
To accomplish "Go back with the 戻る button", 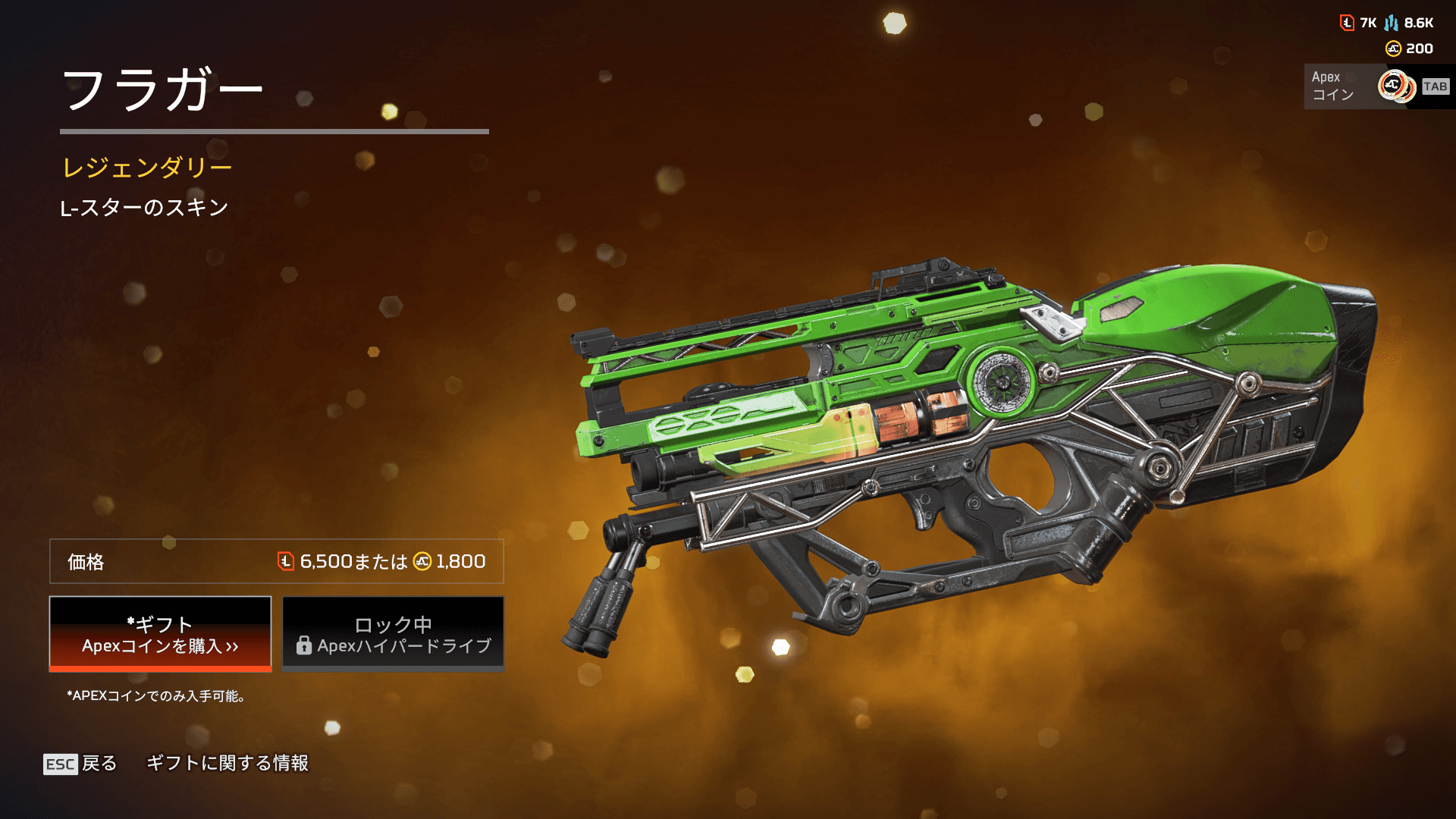I will pyautogui.click(x=81, y=764).
